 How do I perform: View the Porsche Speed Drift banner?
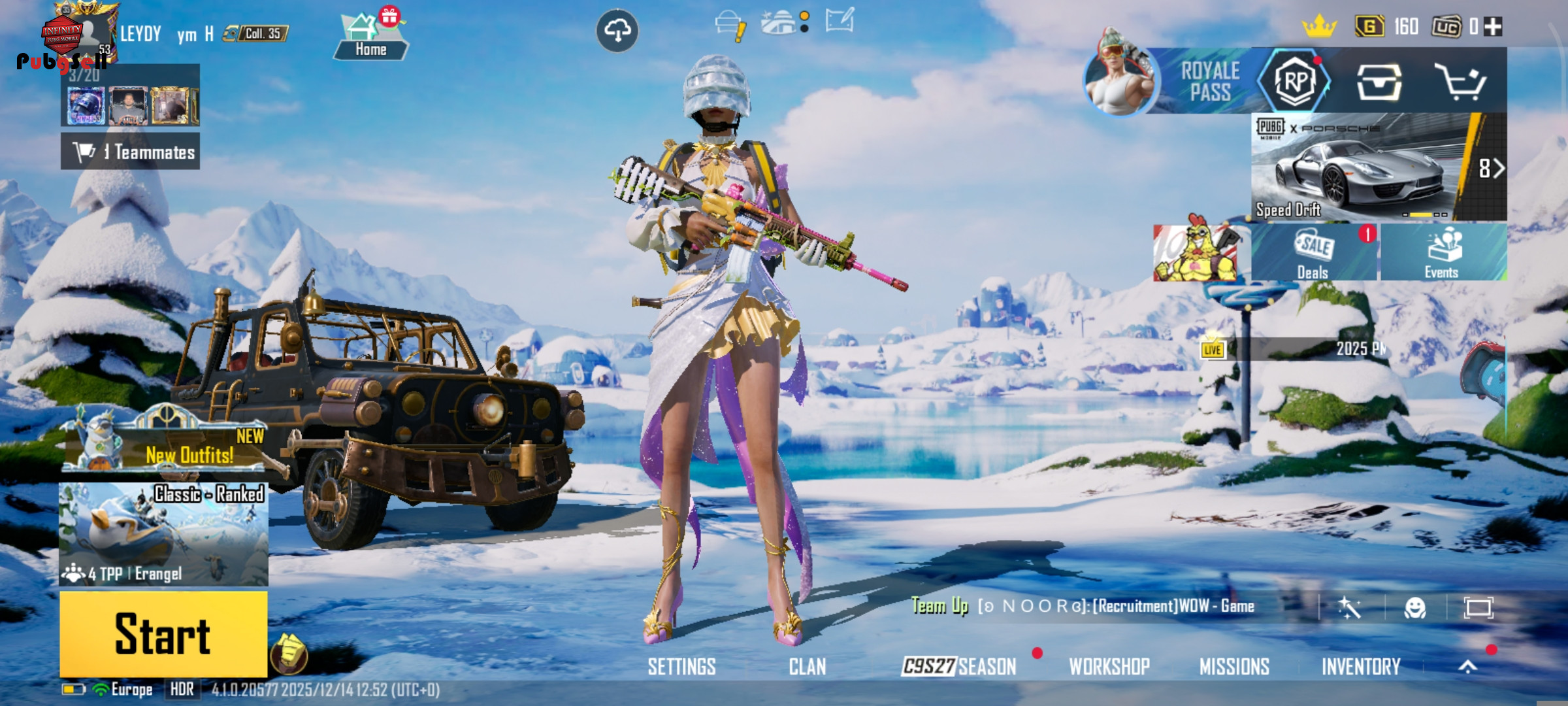pyautogui.click(x=1359, y=167)
